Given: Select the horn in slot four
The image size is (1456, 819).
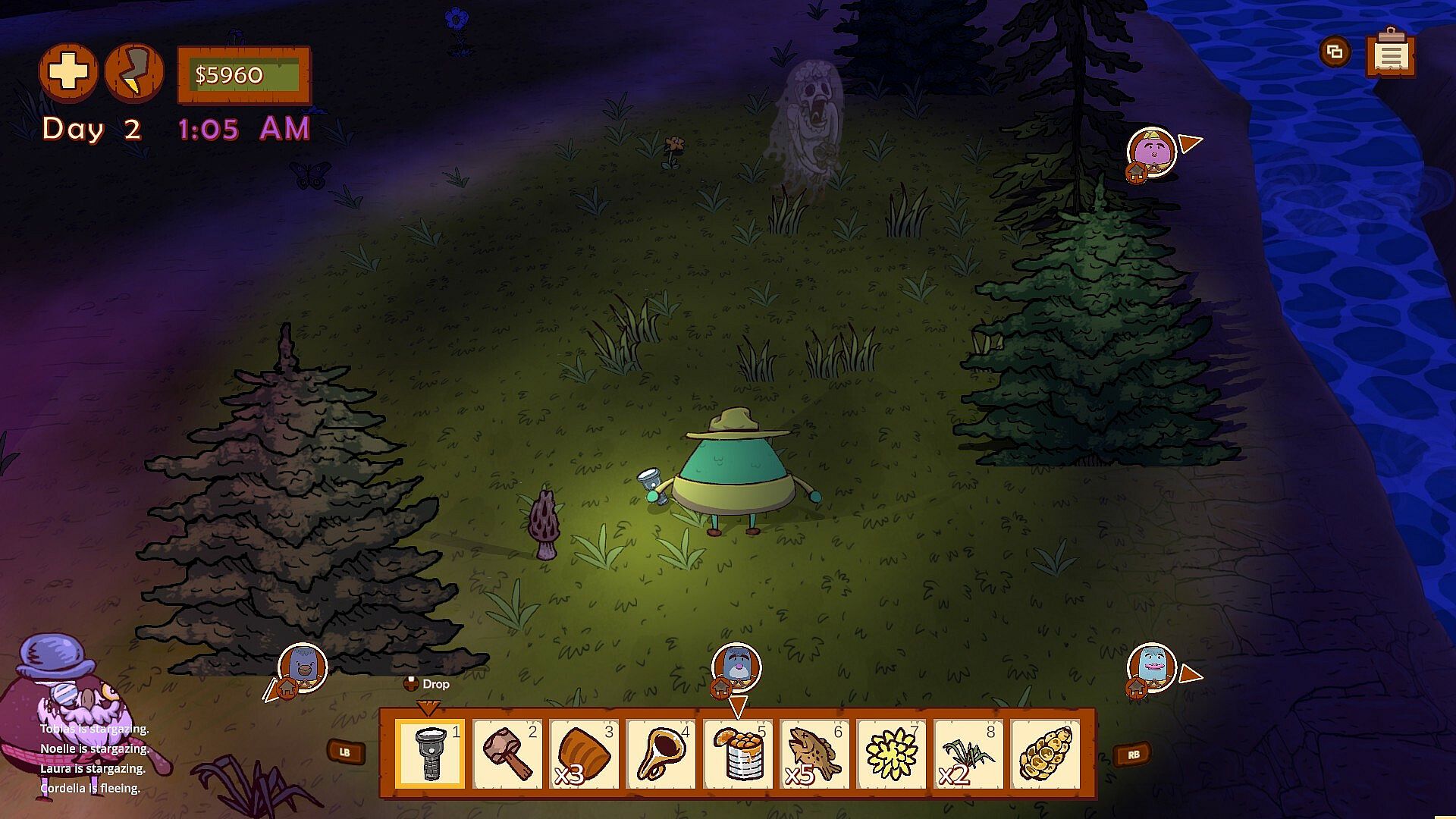Looking at the screenshot, I should (661, 754).
